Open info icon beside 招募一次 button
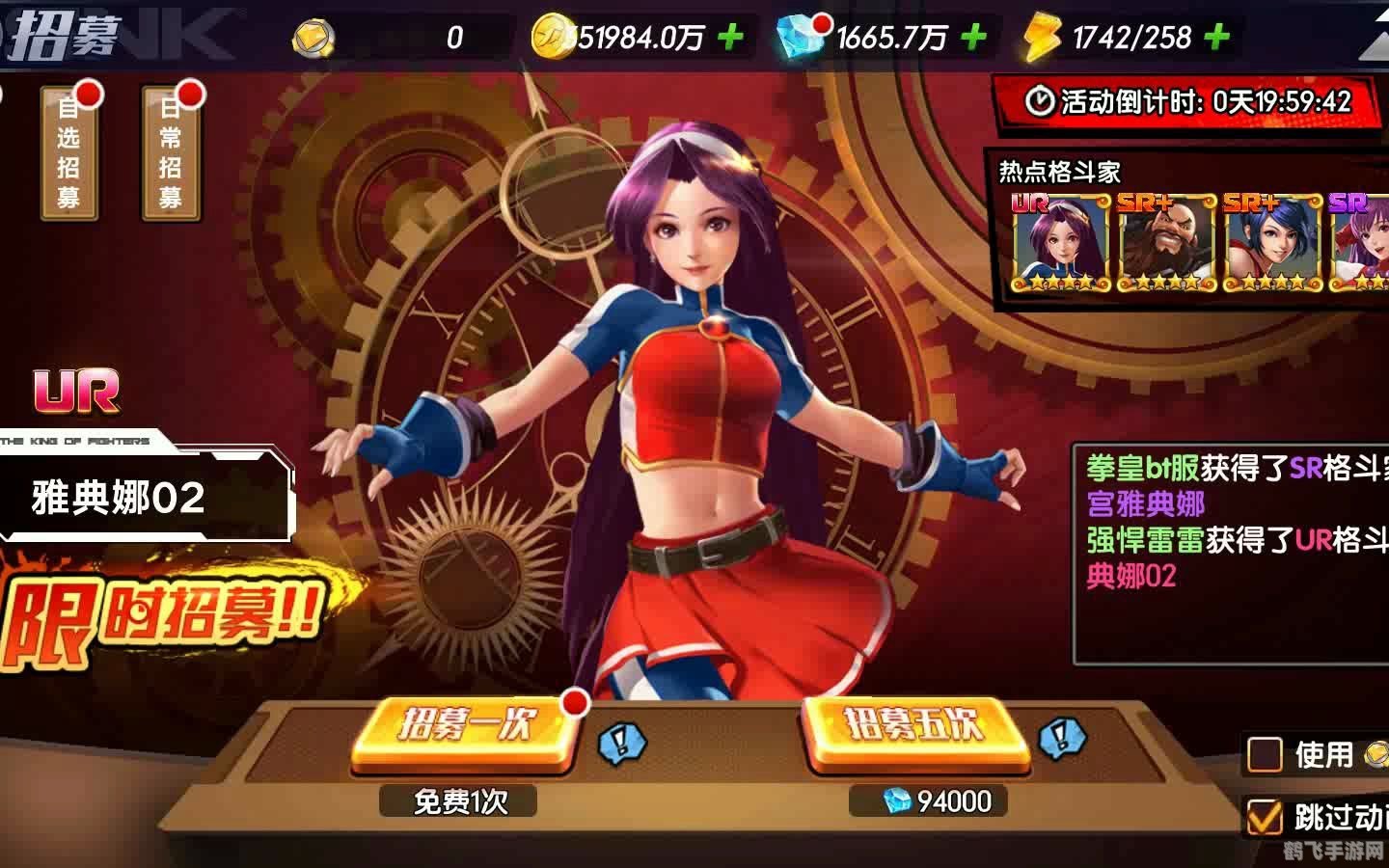Screen dimensions: 1389x868 coord(619,743)
